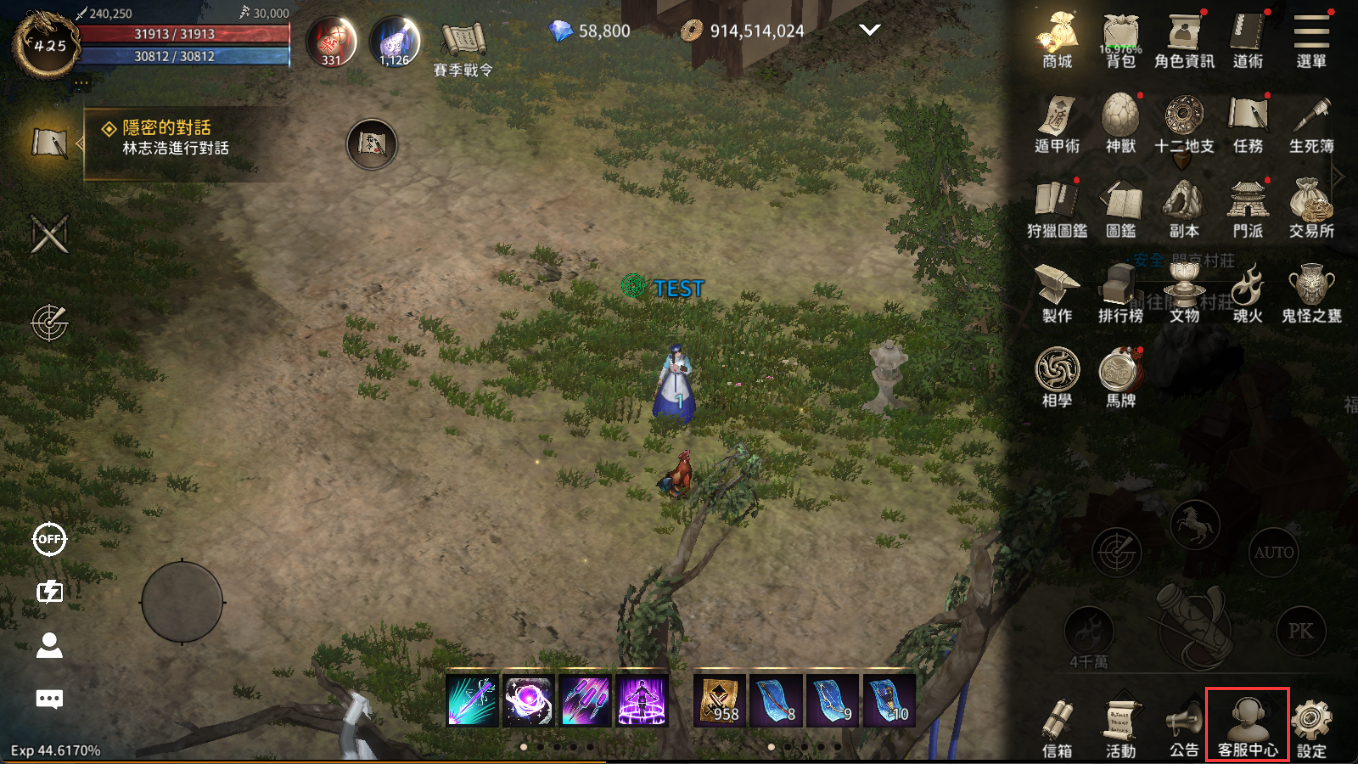Screen dimensions: 1358x764
Task: Open the 道術 skills book
Action: tap(1248, 38)
